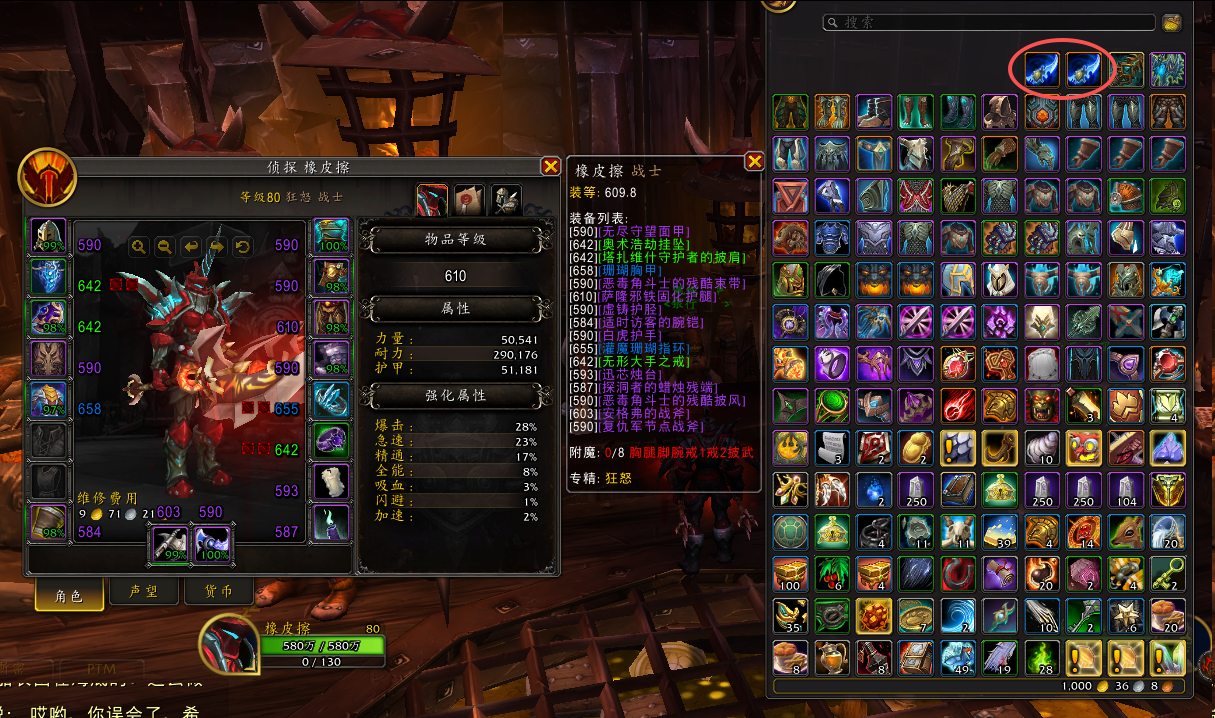Close the 橡皮擦 character panel
This screenshot has height=718, width=1215.
coord(550,166)
